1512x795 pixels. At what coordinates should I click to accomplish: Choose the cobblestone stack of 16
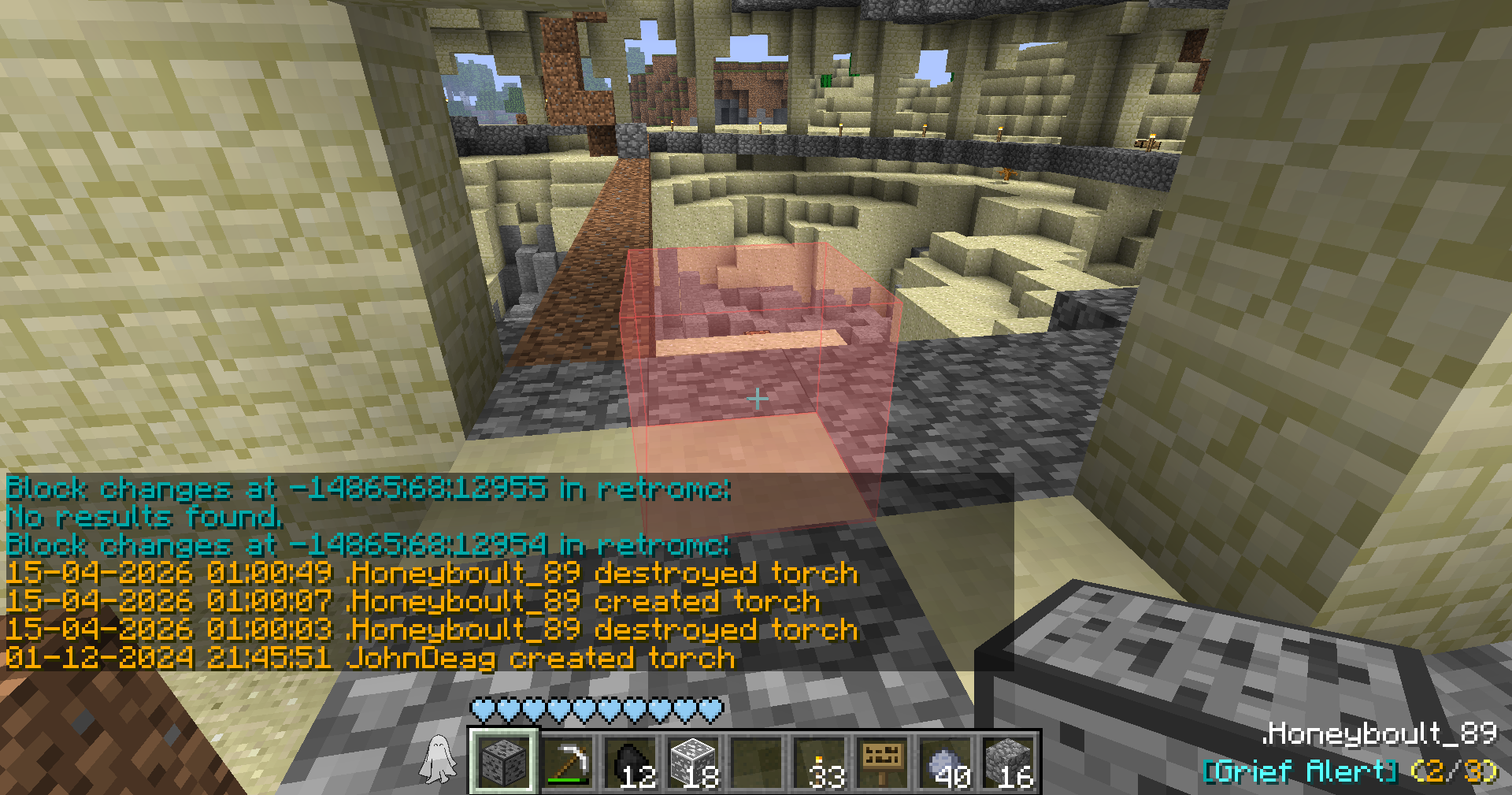1008,761
